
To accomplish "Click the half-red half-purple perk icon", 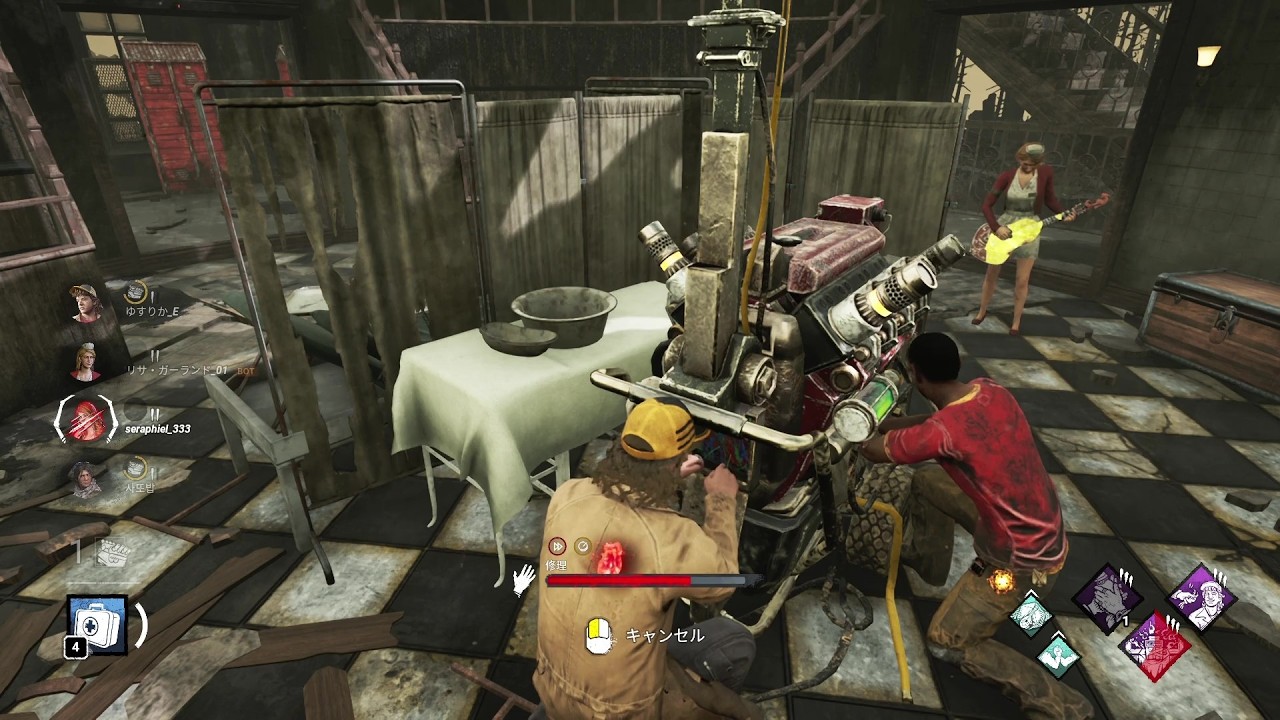I will [1154, 645].
